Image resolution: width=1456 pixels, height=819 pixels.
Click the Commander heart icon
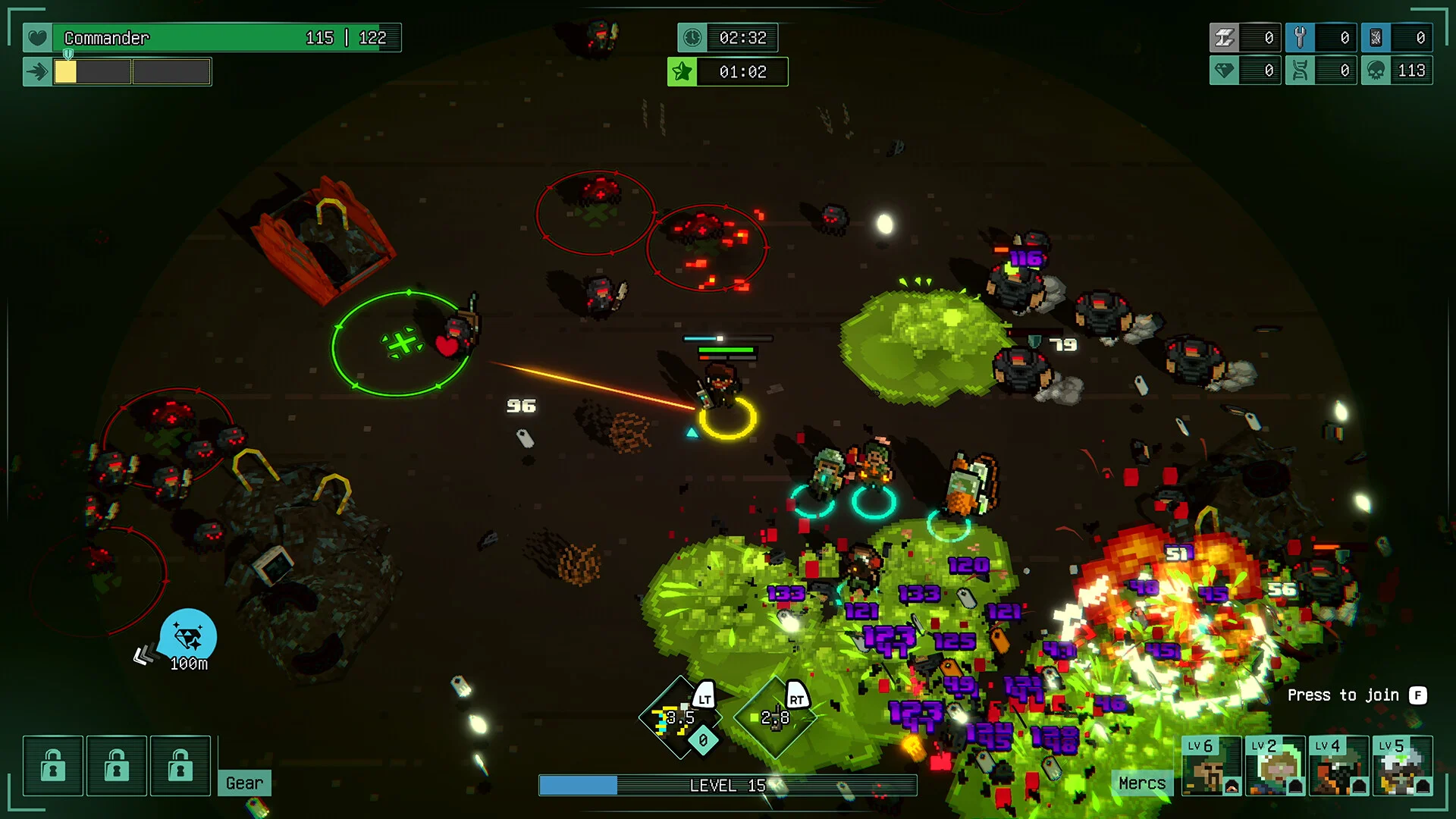coord(37,37)
